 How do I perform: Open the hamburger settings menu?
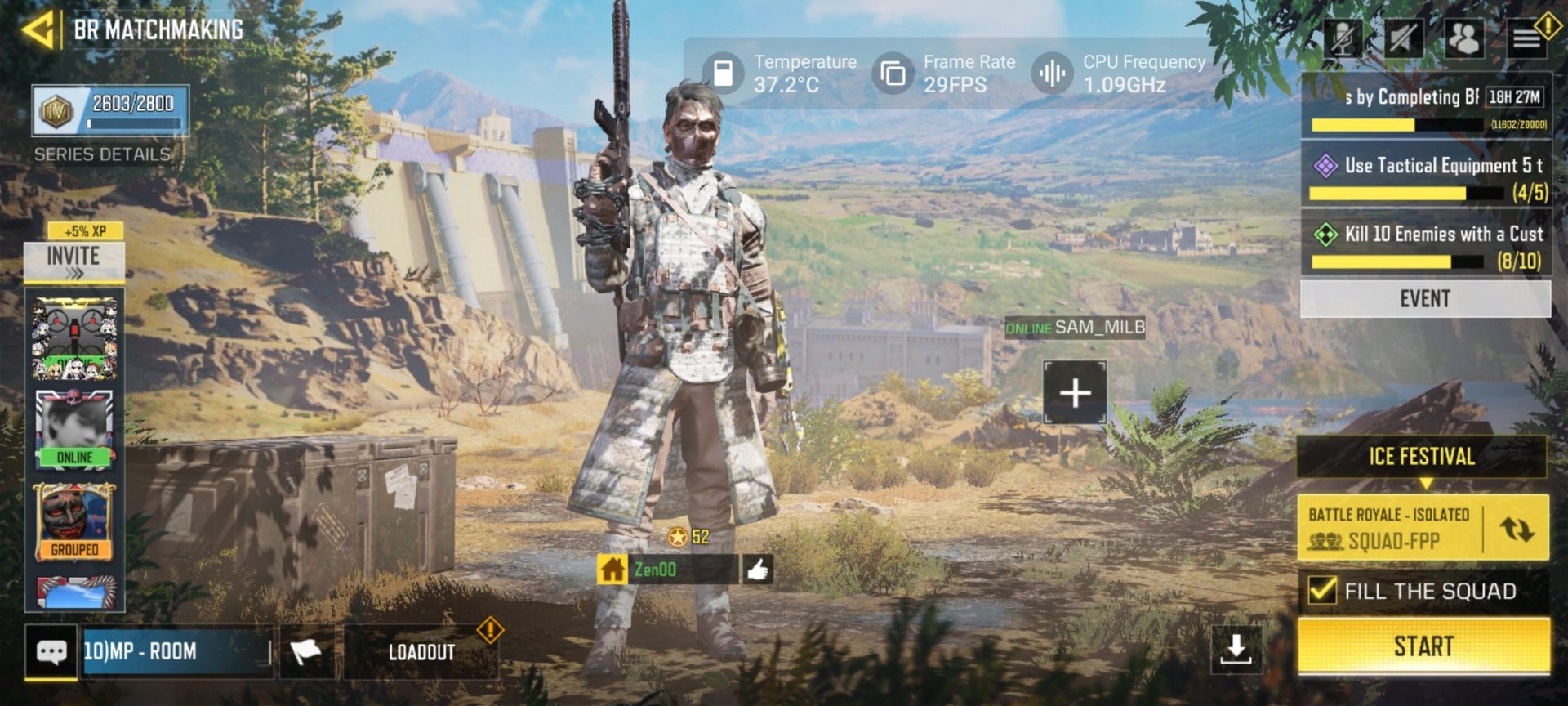pyautogui.click(x=1526, y=38)
